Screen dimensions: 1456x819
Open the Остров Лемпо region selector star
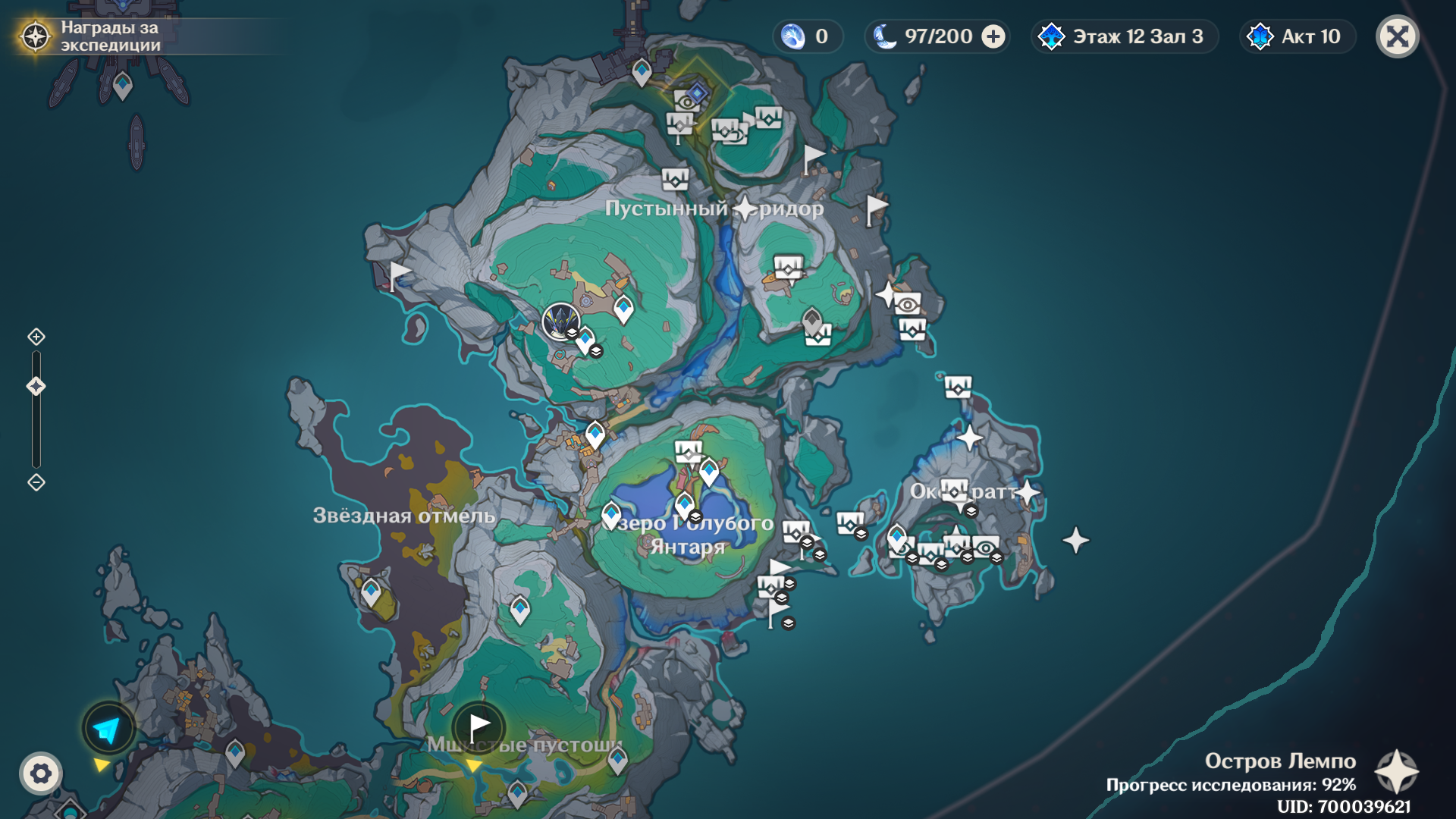tap(1396, 771)
